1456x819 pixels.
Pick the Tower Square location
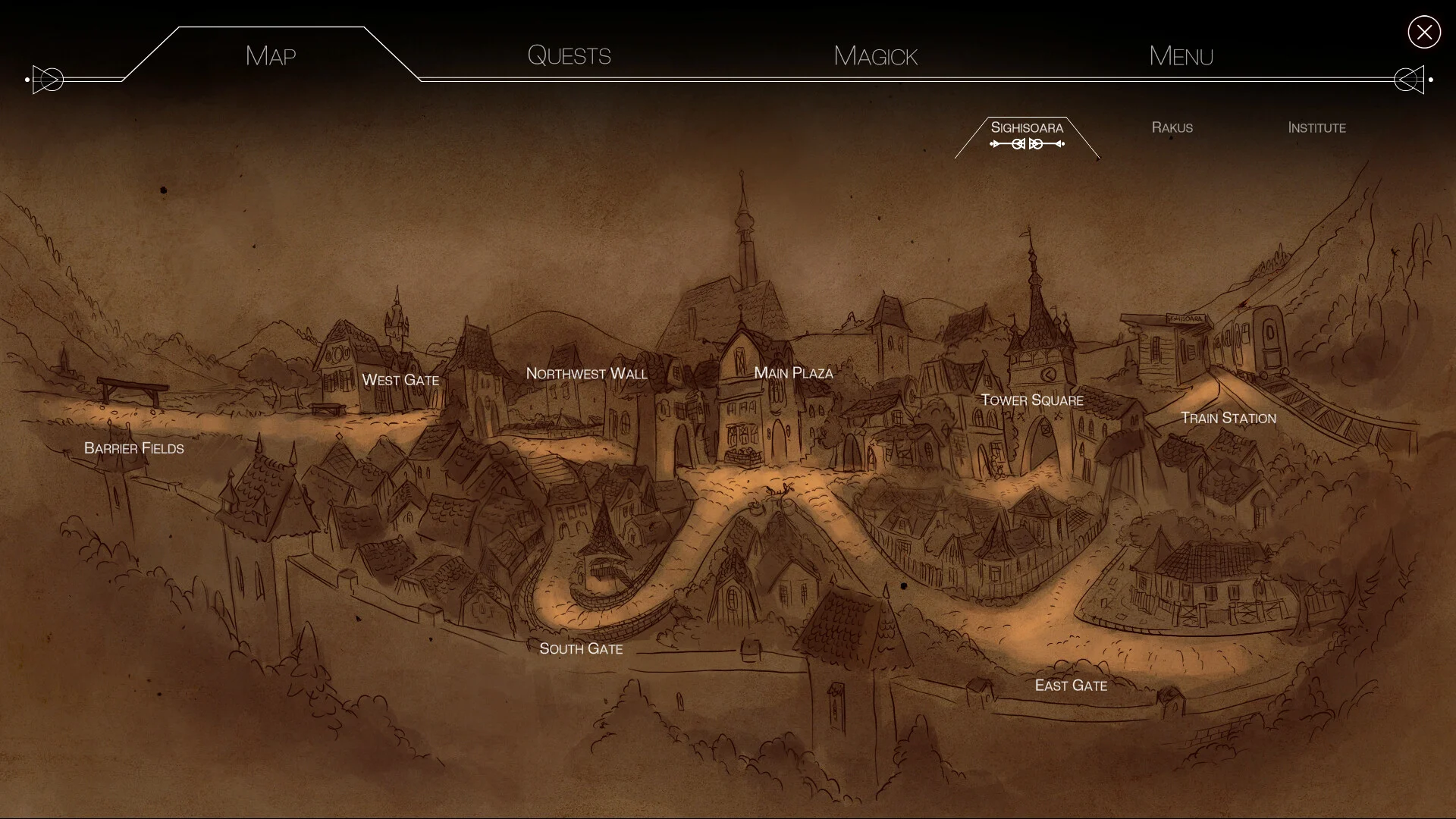(1031, 400)
